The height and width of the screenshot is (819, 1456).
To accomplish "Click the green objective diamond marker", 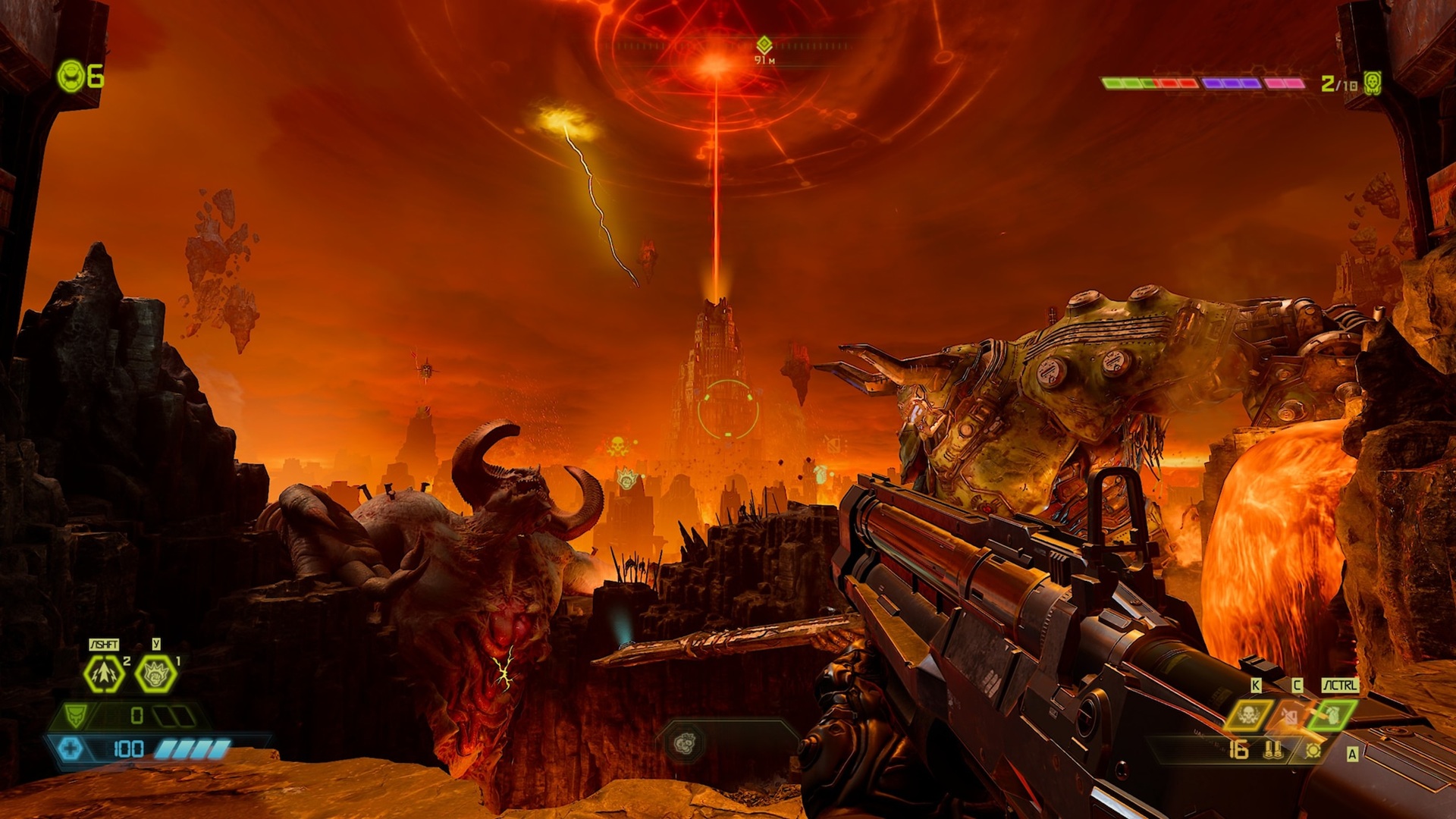I will tap(764, 45).
